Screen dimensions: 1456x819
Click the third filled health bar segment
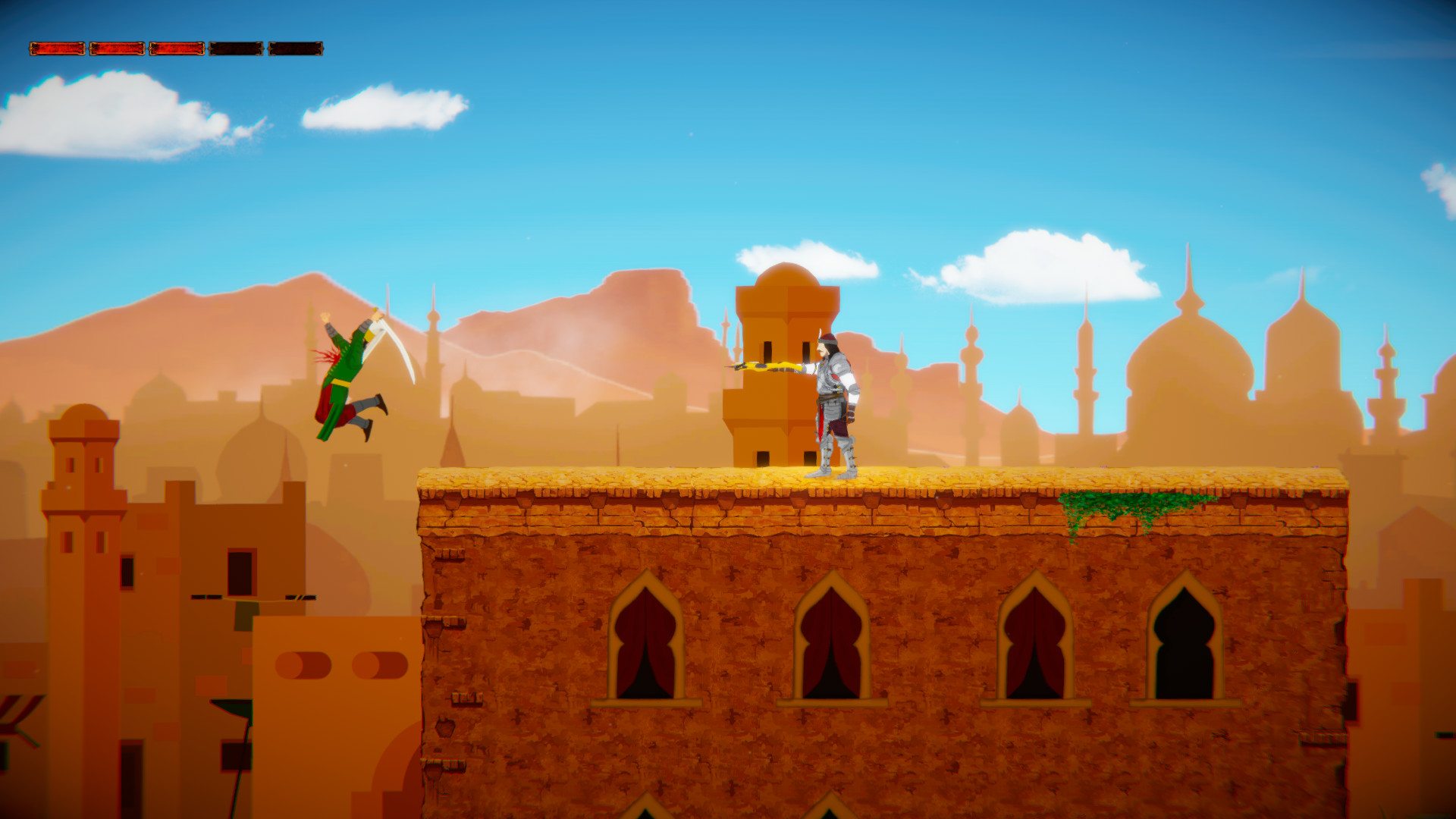pos(176,49)
